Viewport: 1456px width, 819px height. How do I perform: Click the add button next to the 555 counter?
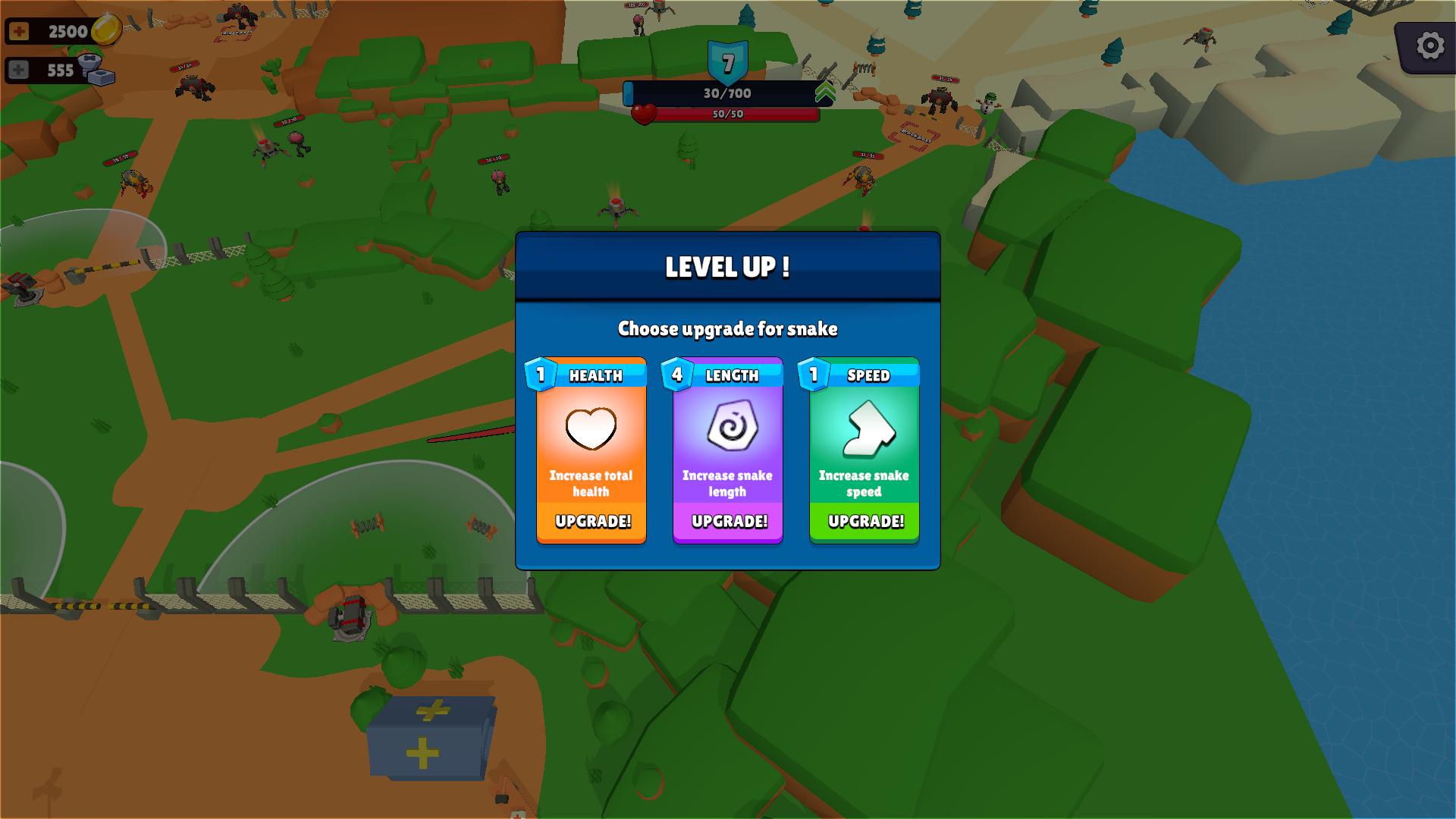[20, 71]
